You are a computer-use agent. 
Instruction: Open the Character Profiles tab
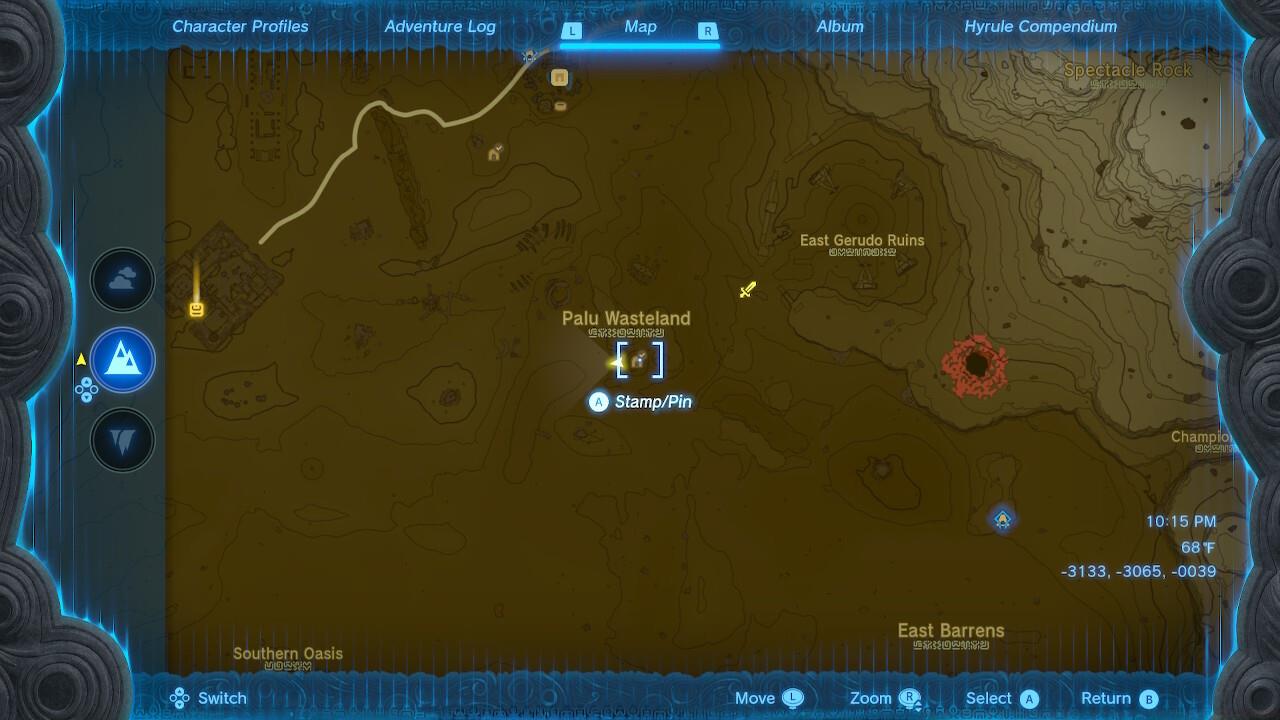tap(240, 26)
